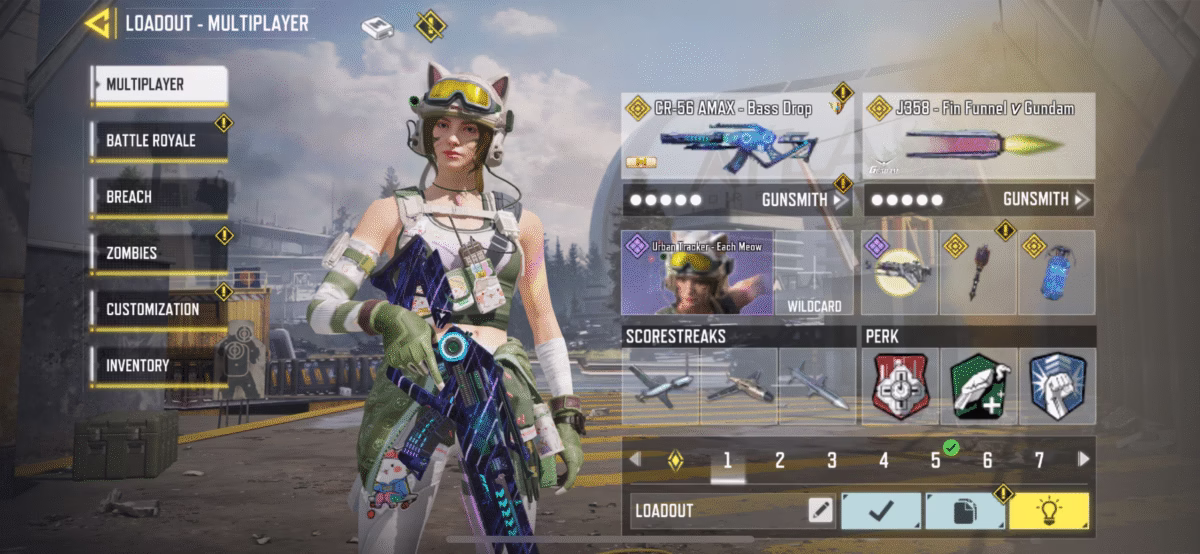Go back using the yellow arrow
Viewport: 1200px width, 554px height.
[x=97, y=22]
